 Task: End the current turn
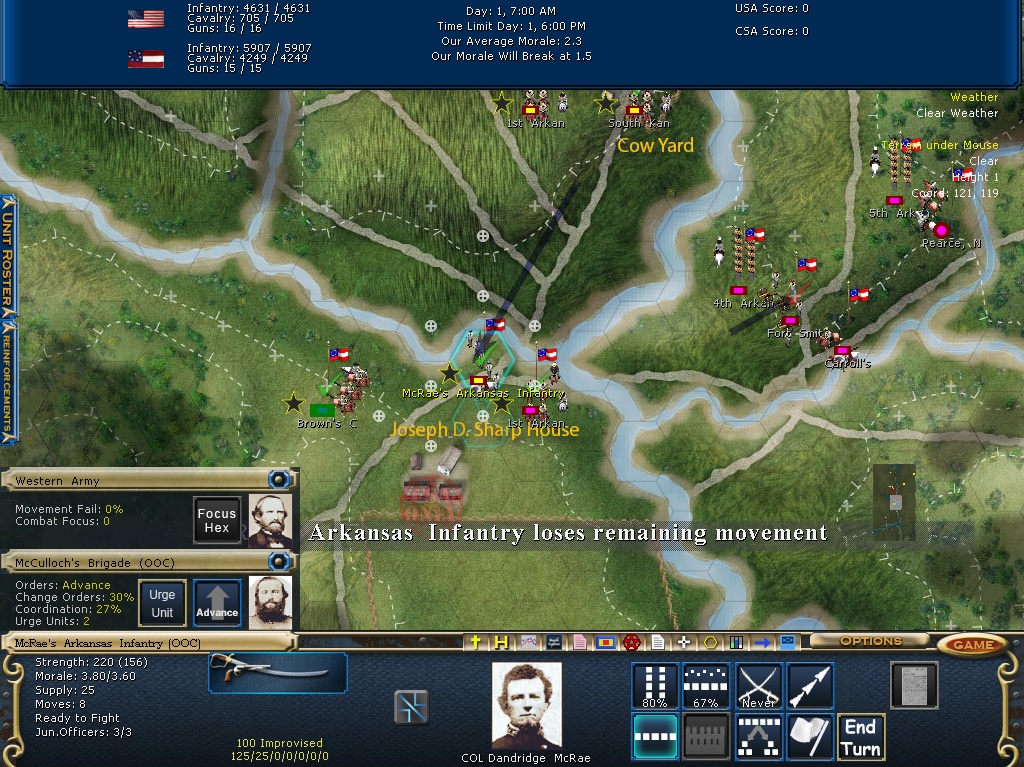[x=860, y=737]
